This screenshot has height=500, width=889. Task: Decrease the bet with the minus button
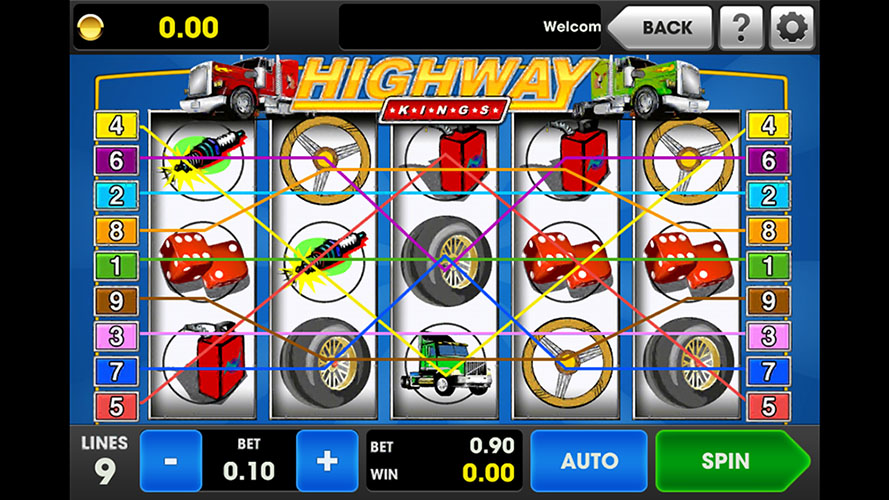171,461
